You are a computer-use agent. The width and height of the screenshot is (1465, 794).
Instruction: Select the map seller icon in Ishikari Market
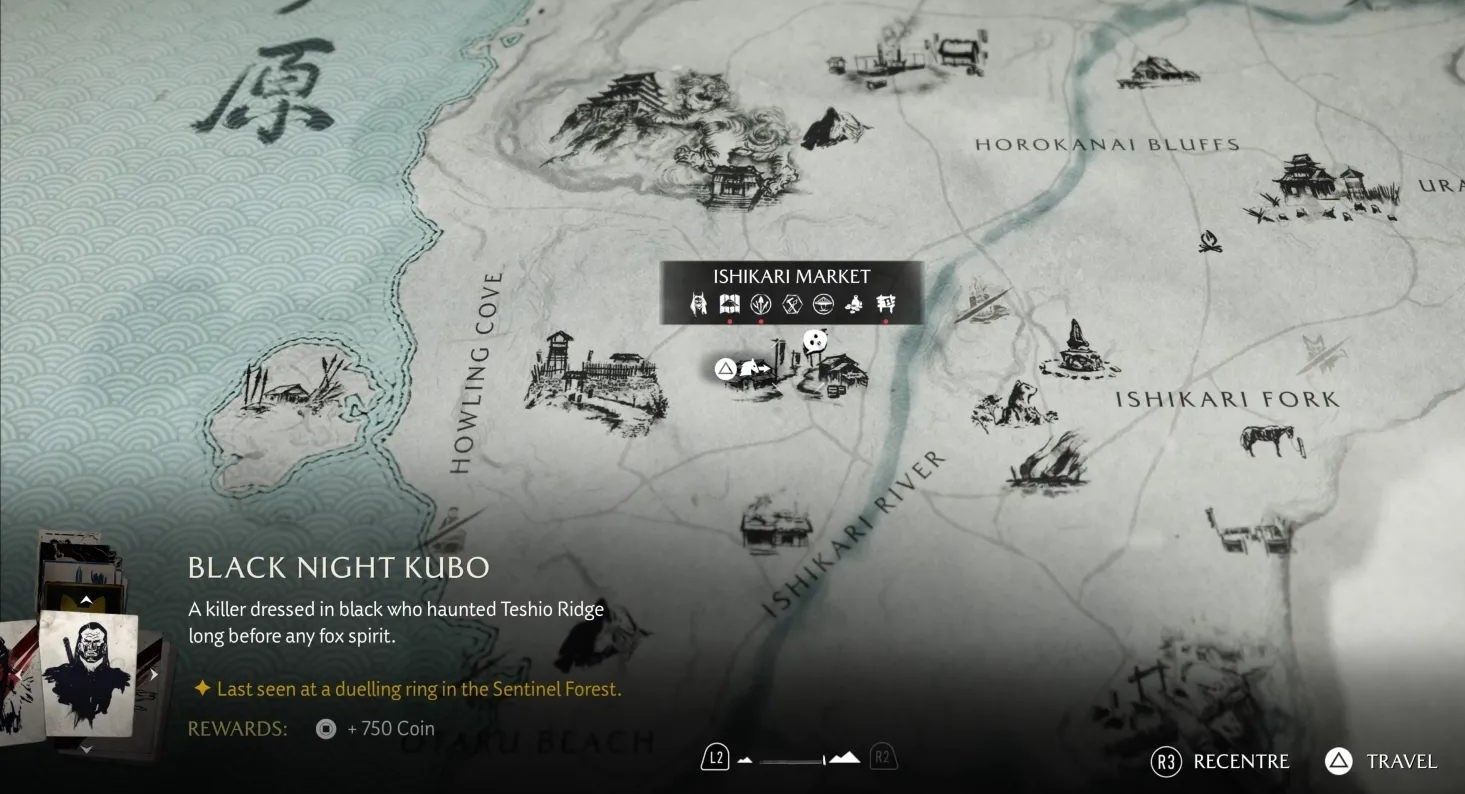click(x=729, y=304)
